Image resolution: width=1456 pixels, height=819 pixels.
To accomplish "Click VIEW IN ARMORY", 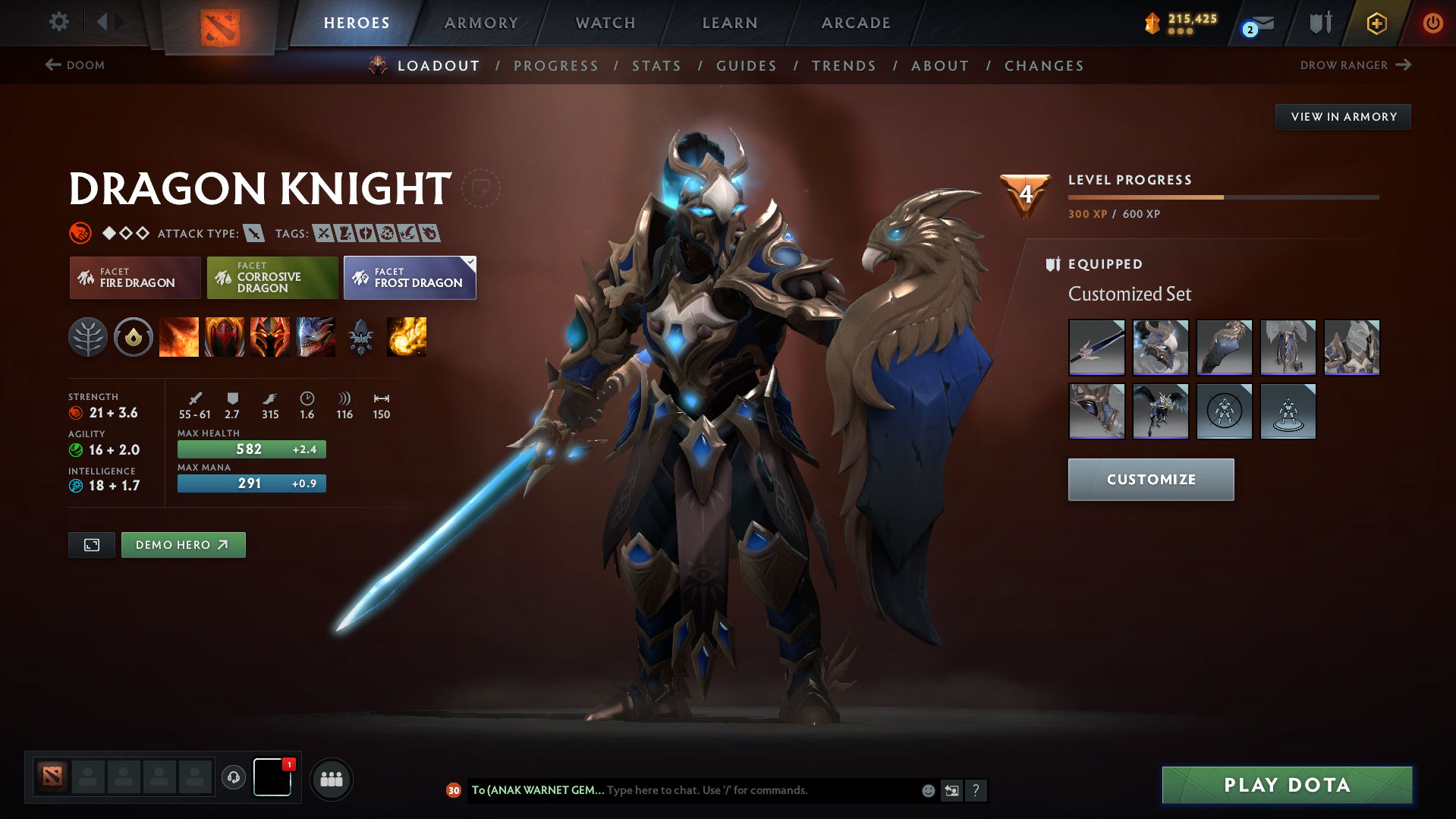I will [x=1342, y=116].
